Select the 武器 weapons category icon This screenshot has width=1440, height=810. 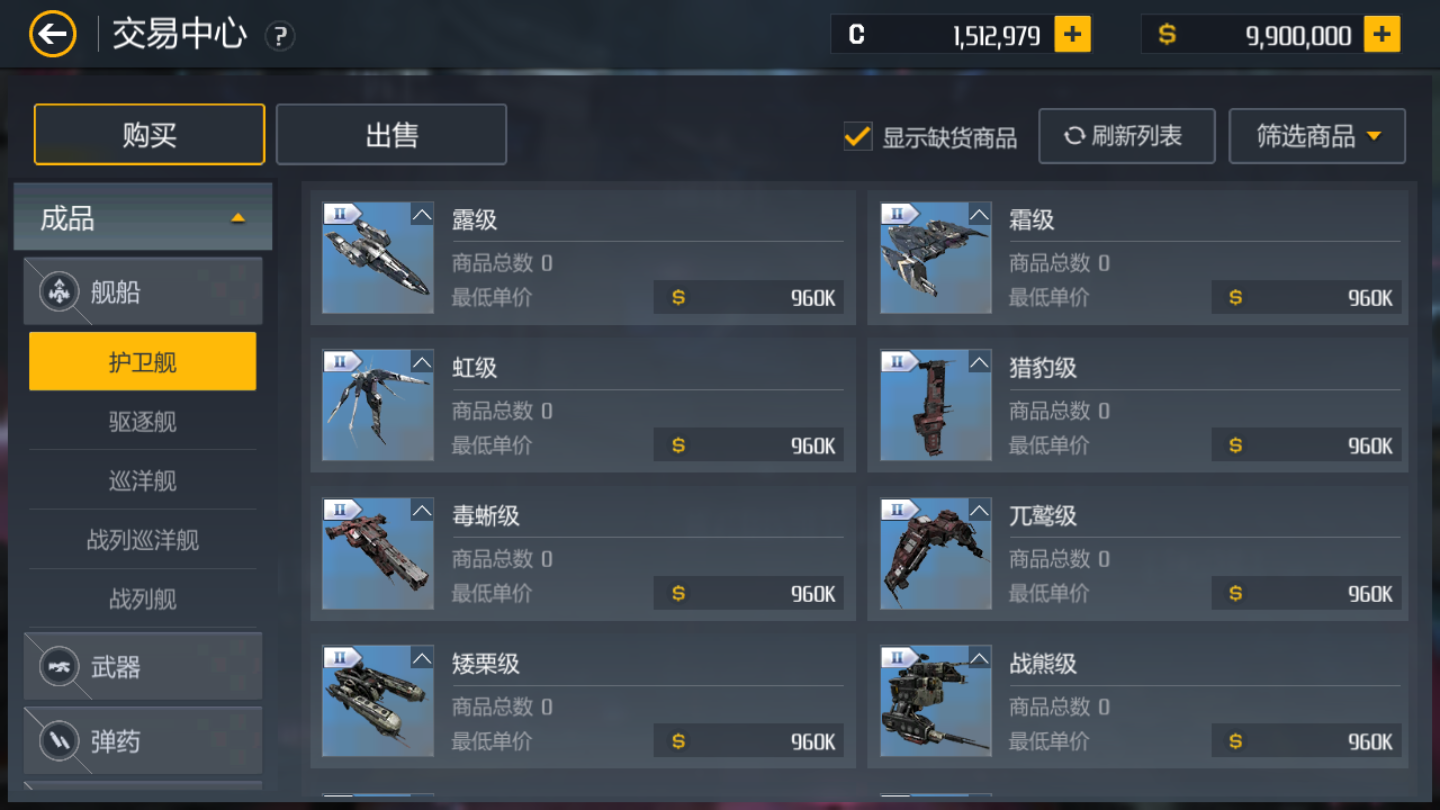point(60,666)
